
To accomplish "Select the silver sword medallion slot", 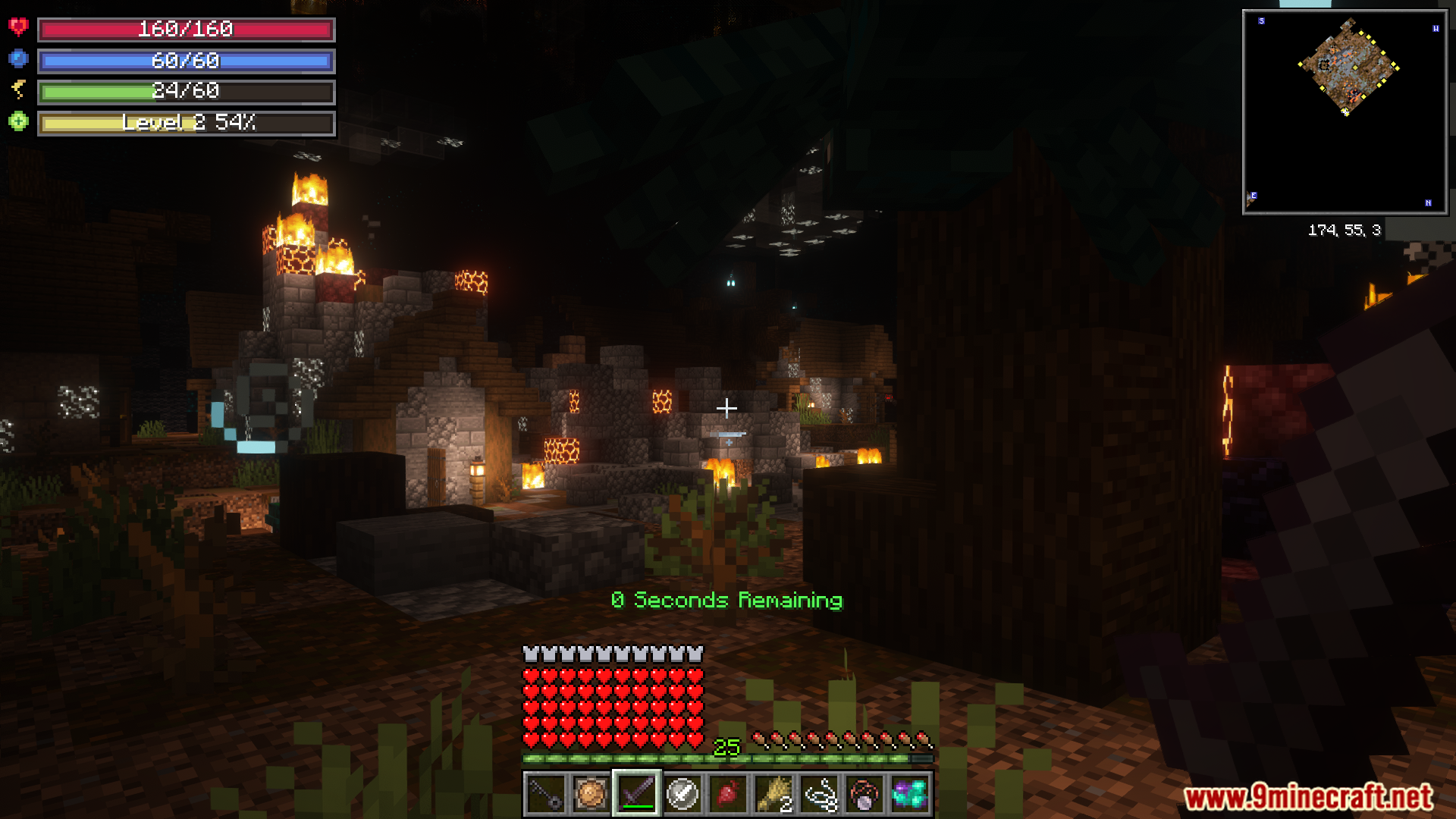I will pos(682,794).
